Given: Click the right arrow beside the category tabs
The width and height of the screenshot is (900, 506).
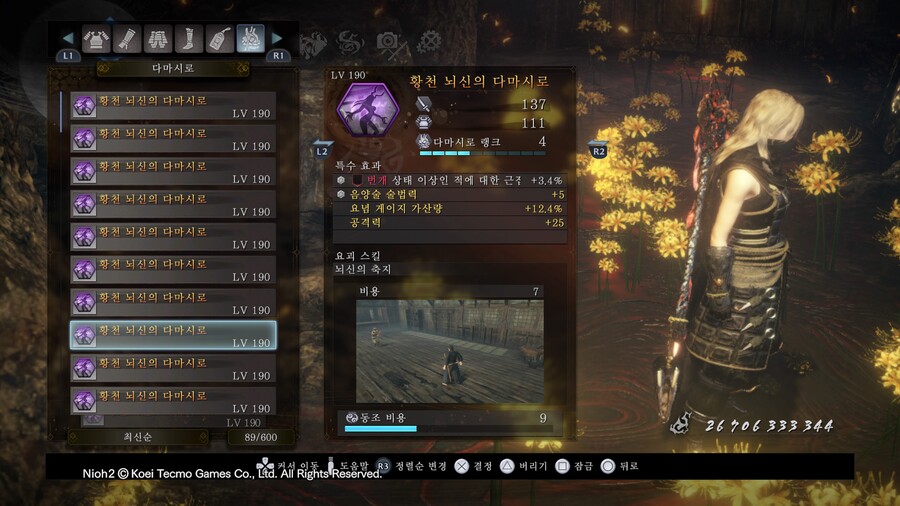Looking at the screenshot, I should [x=278, y=39].
